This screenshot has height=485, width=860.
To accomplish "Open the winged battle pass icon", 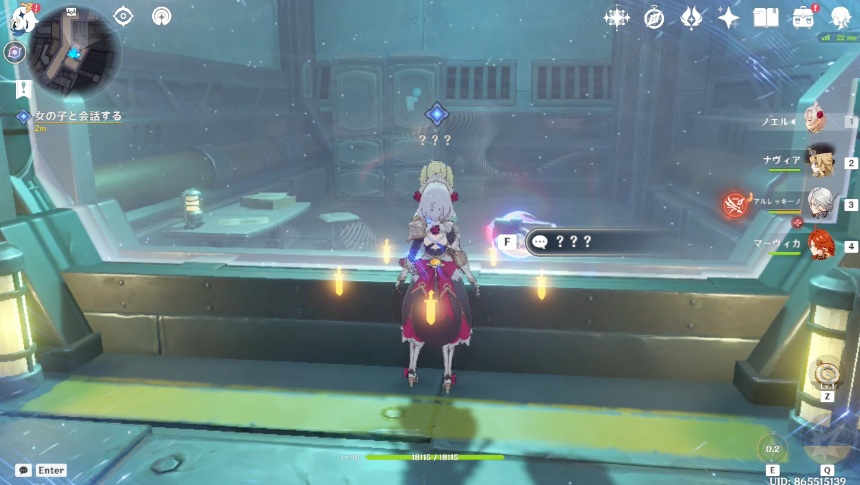I will pyautogui.click(x=692, y=17).
